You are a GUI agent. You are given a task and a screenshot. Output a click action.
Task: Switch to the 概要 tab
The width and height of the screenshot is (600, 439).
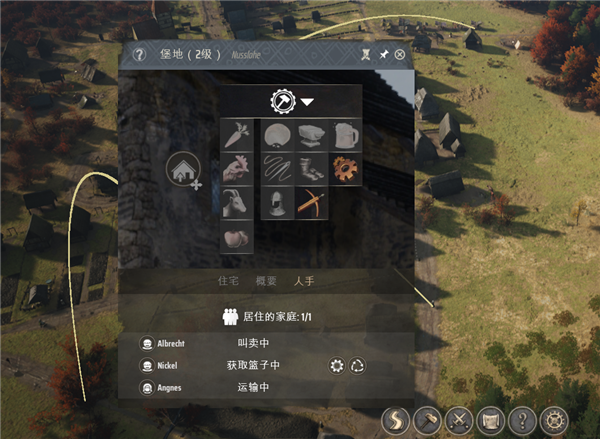[265, 281]
